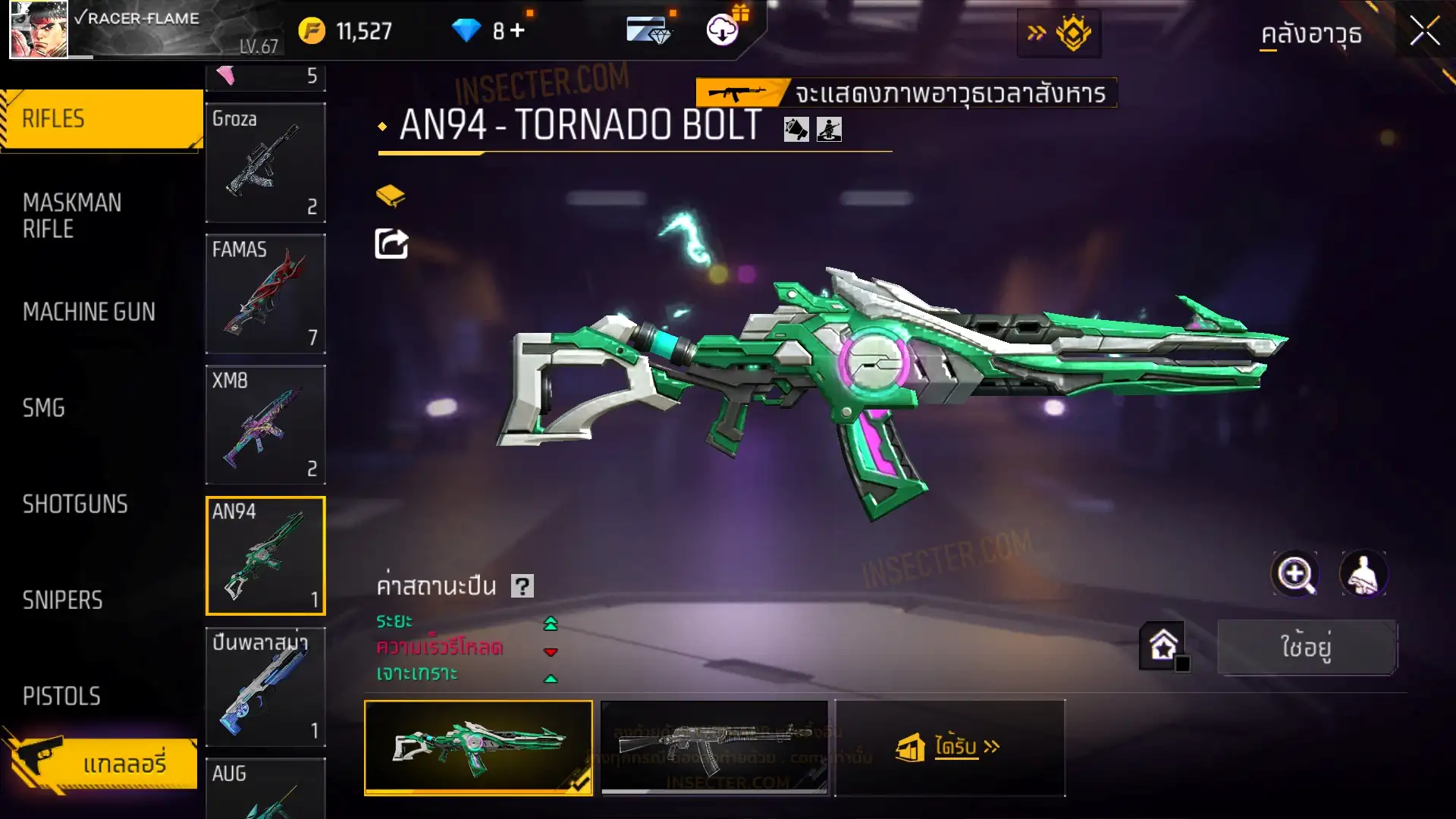Screen dimensions: 1456x819
Task: Choose the FAMAS weapon tile
Action: pos(265,293)
